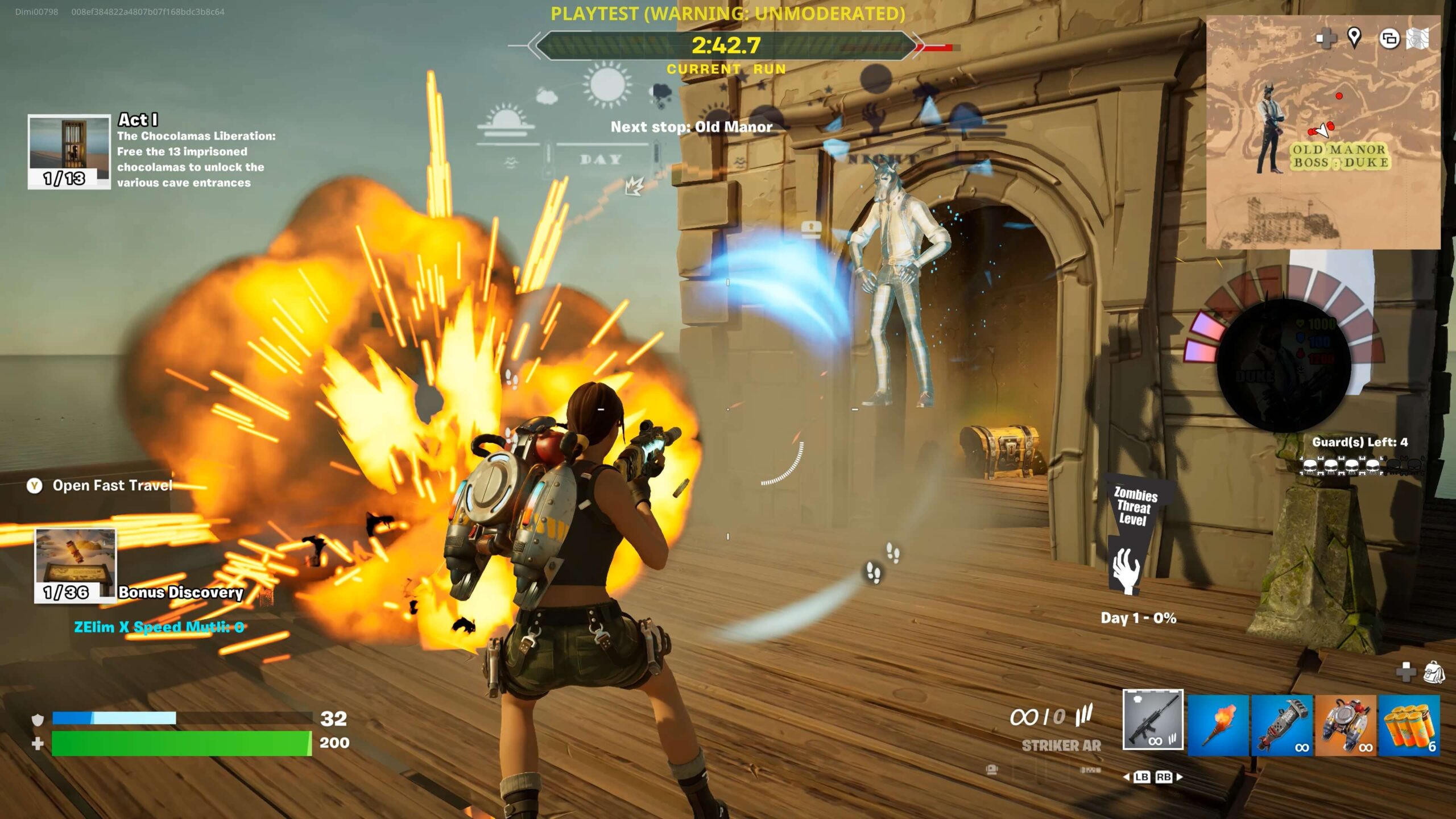Viewport: 1456px width, 819px height.
Task: Choose the rocket launcher hotbar slot
Action: point(1282,725)
